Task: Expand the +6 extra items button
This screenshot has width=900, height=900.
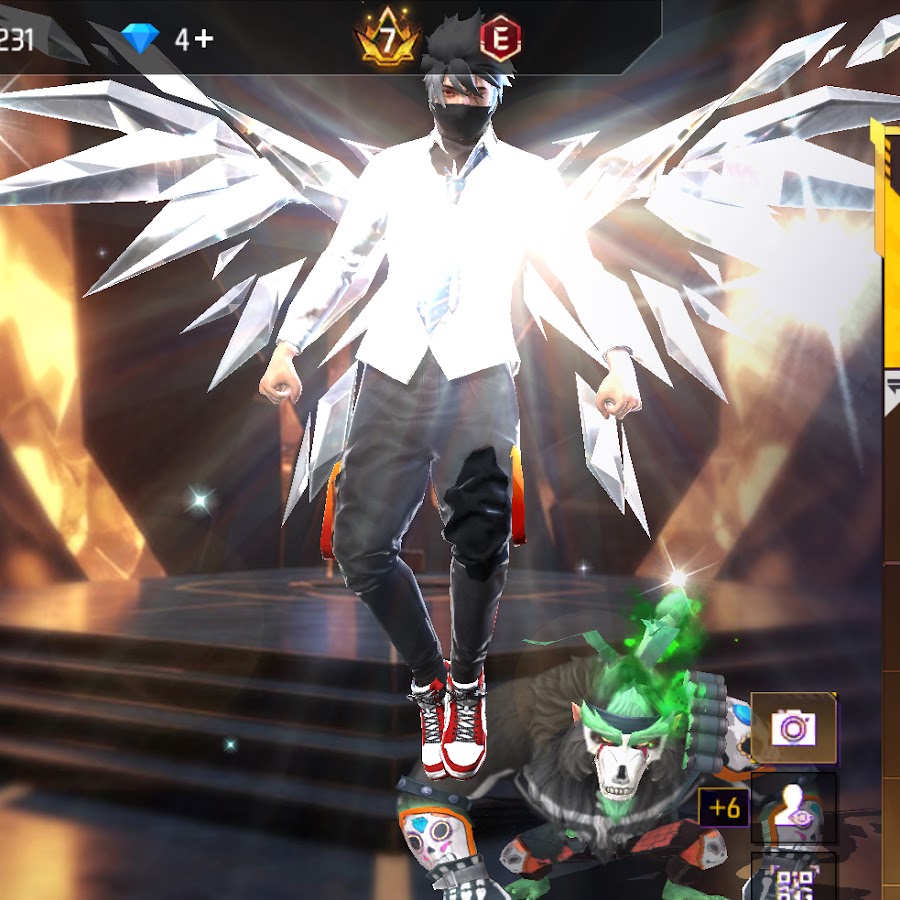Action: (725, 807)
